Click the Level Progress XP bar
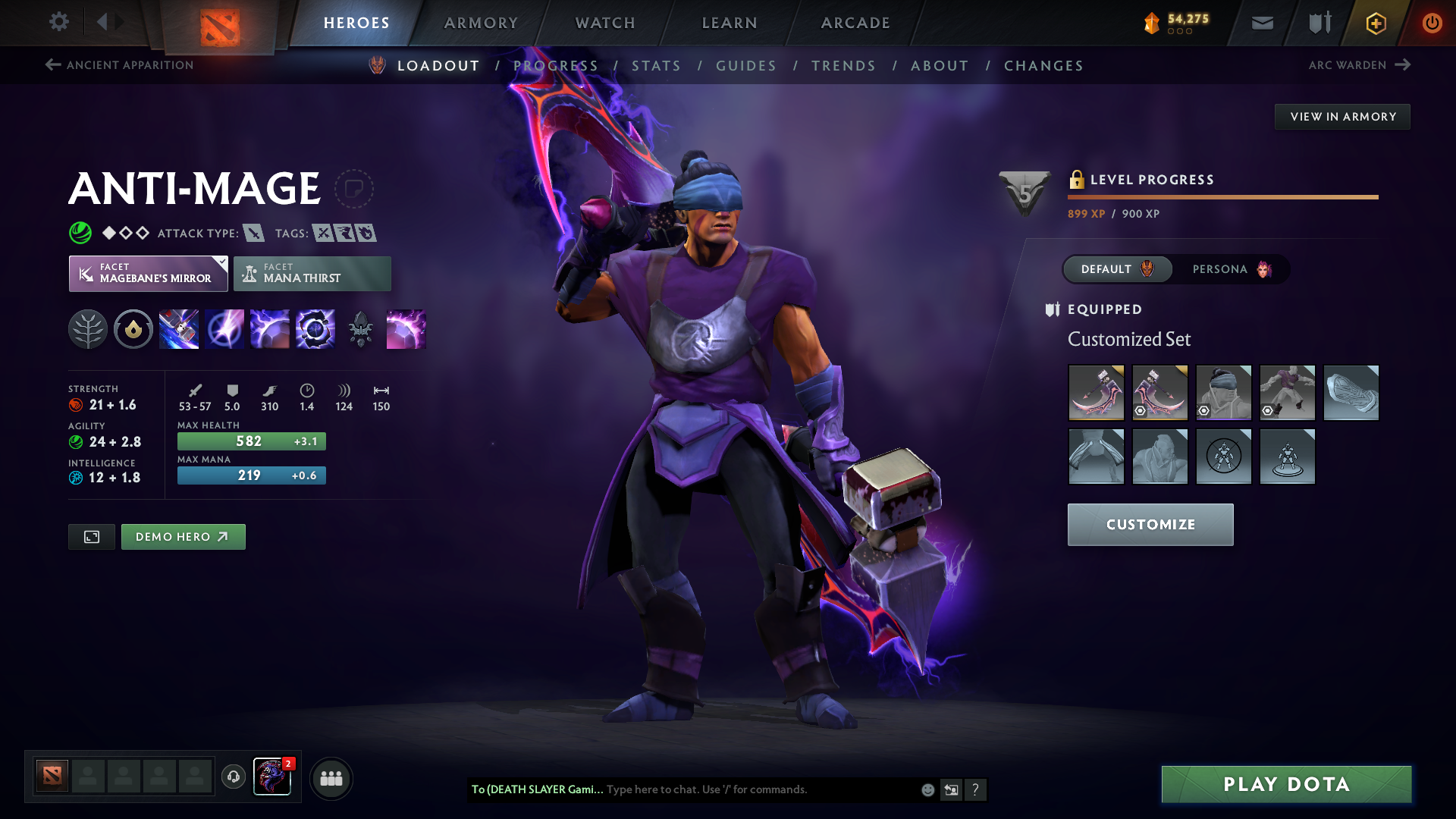 (1222, 198)
